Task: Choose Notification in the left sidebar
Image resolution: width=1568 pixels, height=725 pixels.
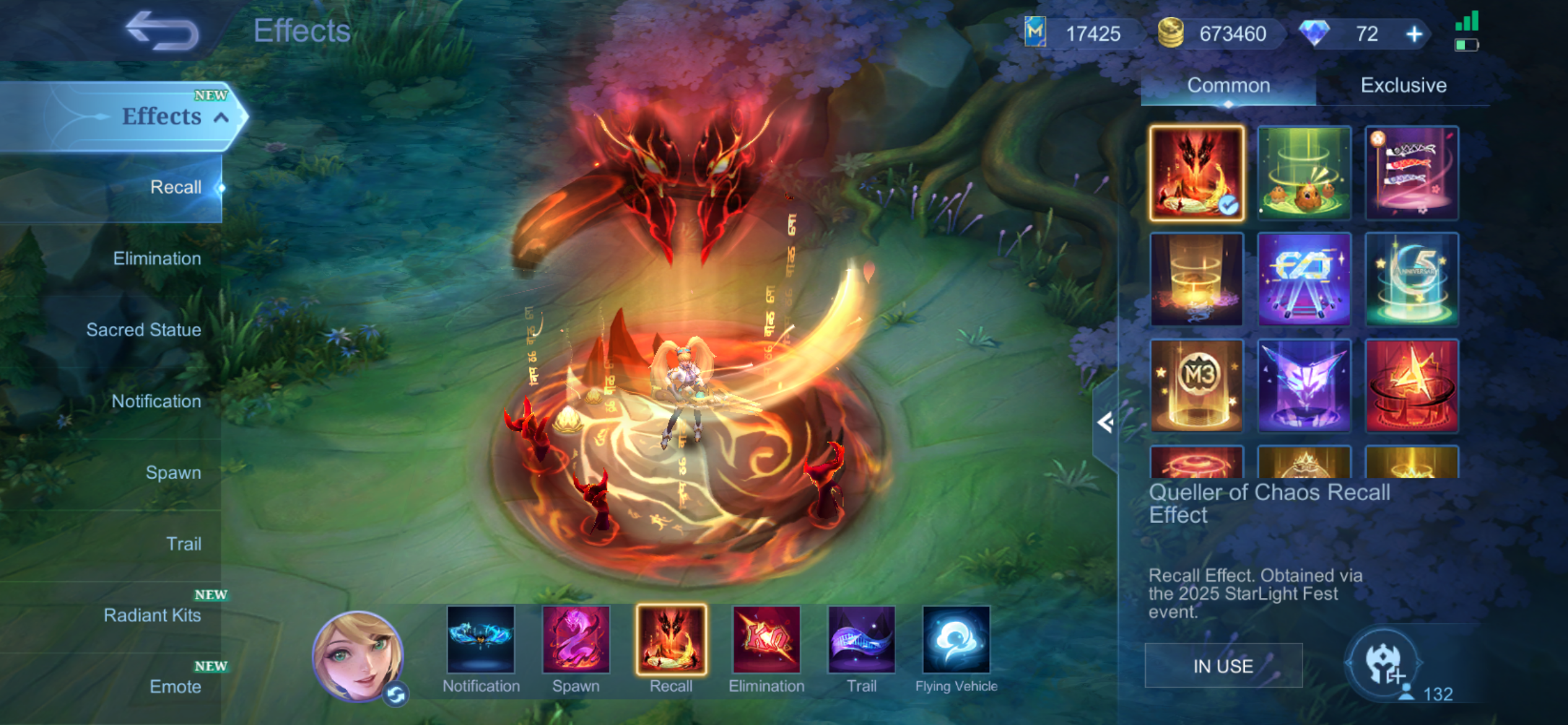Action: tap(156, 401)
